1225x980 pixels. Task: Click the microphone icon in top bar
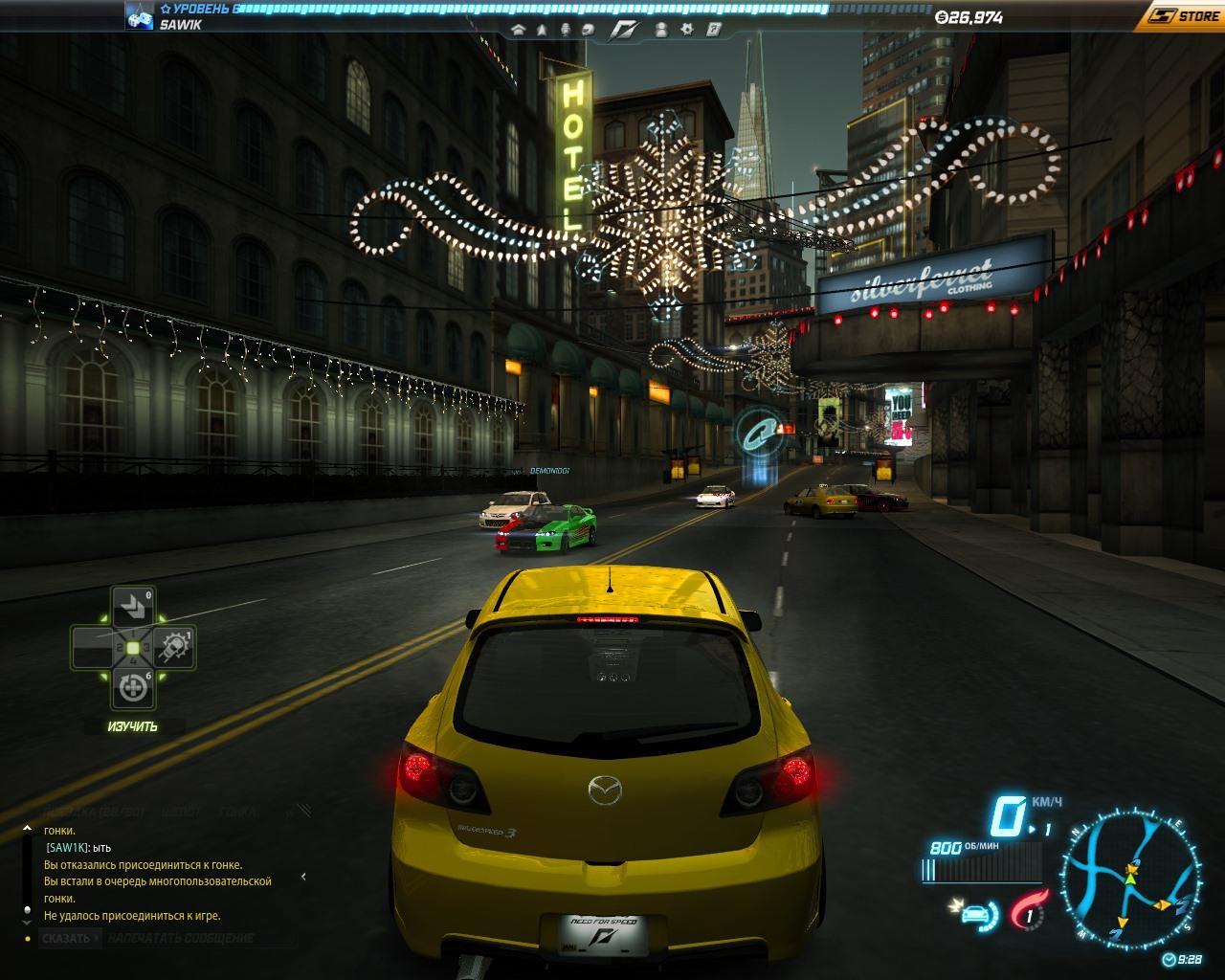pyautogui.click(x=565, y=30)
